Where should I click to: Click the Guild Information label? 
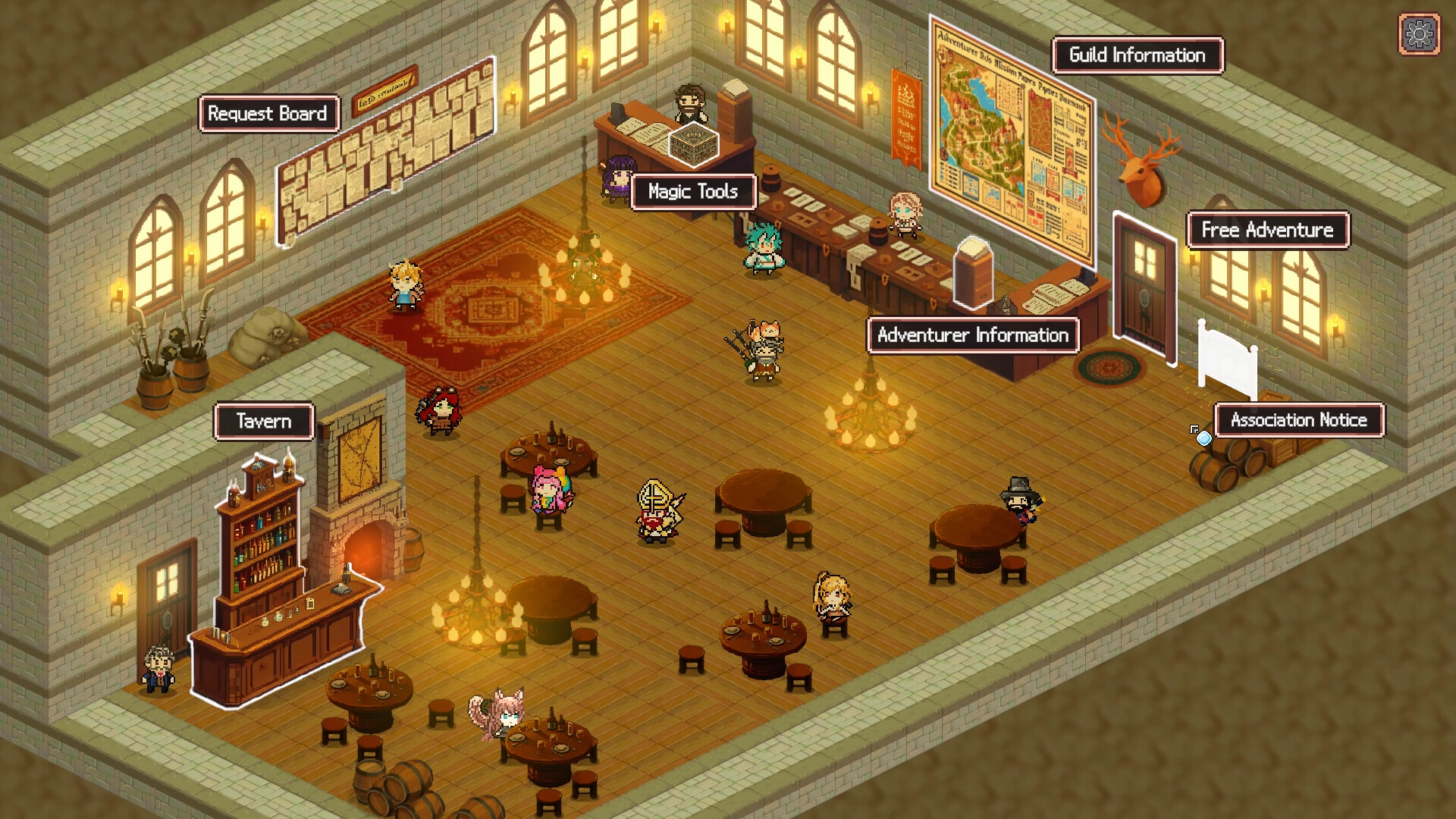pyautogui.click(x=1136, y=55)
